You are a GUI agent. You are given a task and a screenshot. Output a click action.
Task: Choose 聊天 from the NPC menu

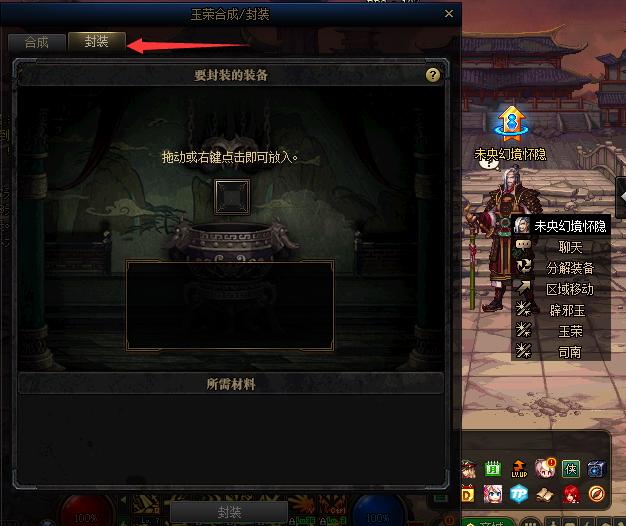coord(569,247)
